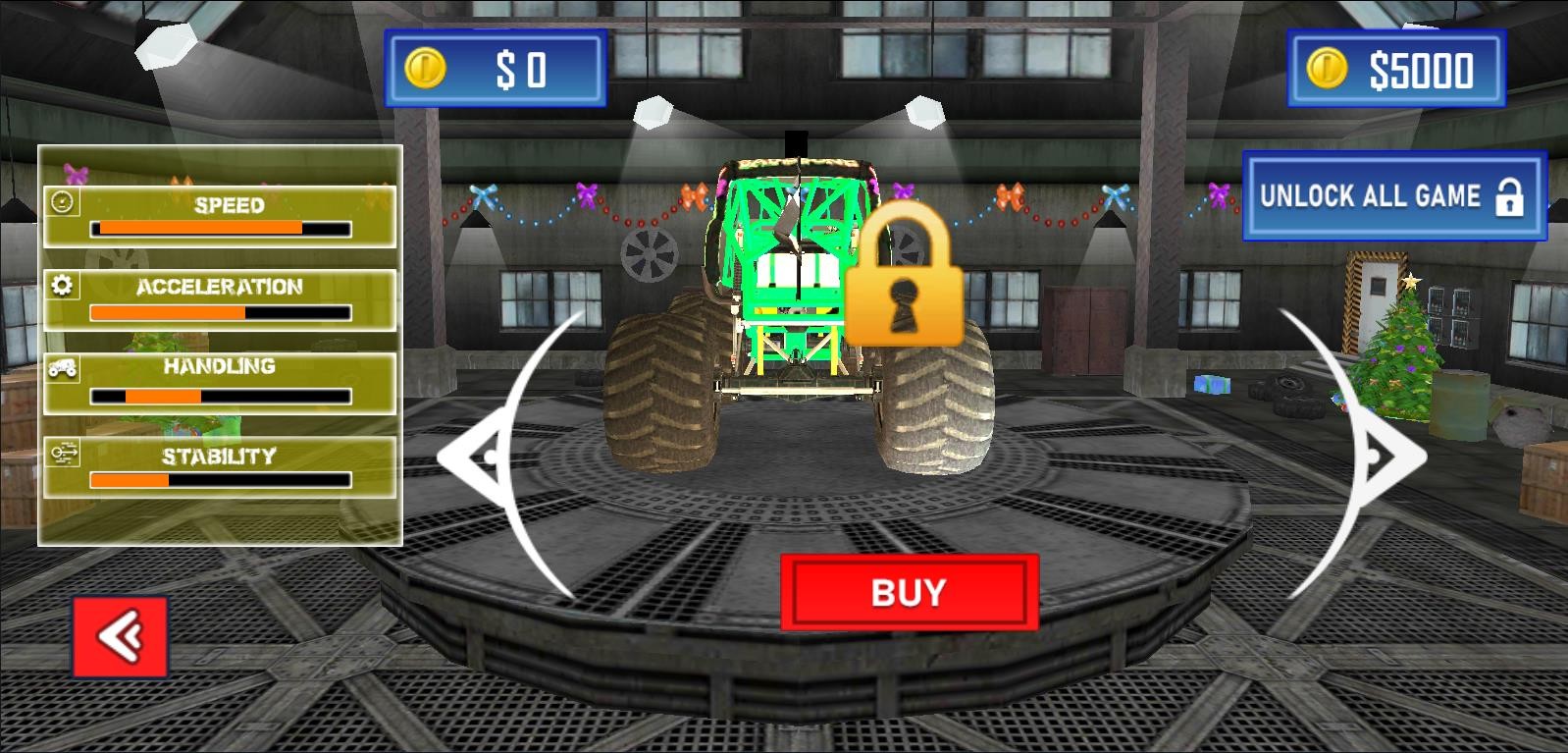Image resolution: width=1568 pixels, height=753 pixels.
Task: Check the $0 earned money display
Action: 496,69
